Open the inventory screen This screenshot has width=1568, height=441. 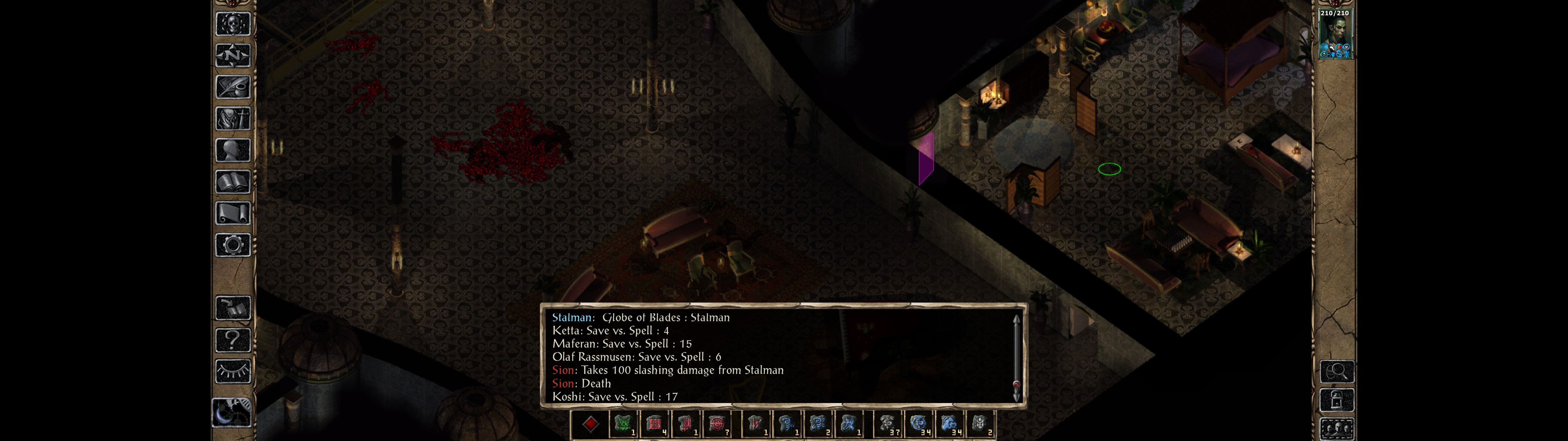(232, 119)
